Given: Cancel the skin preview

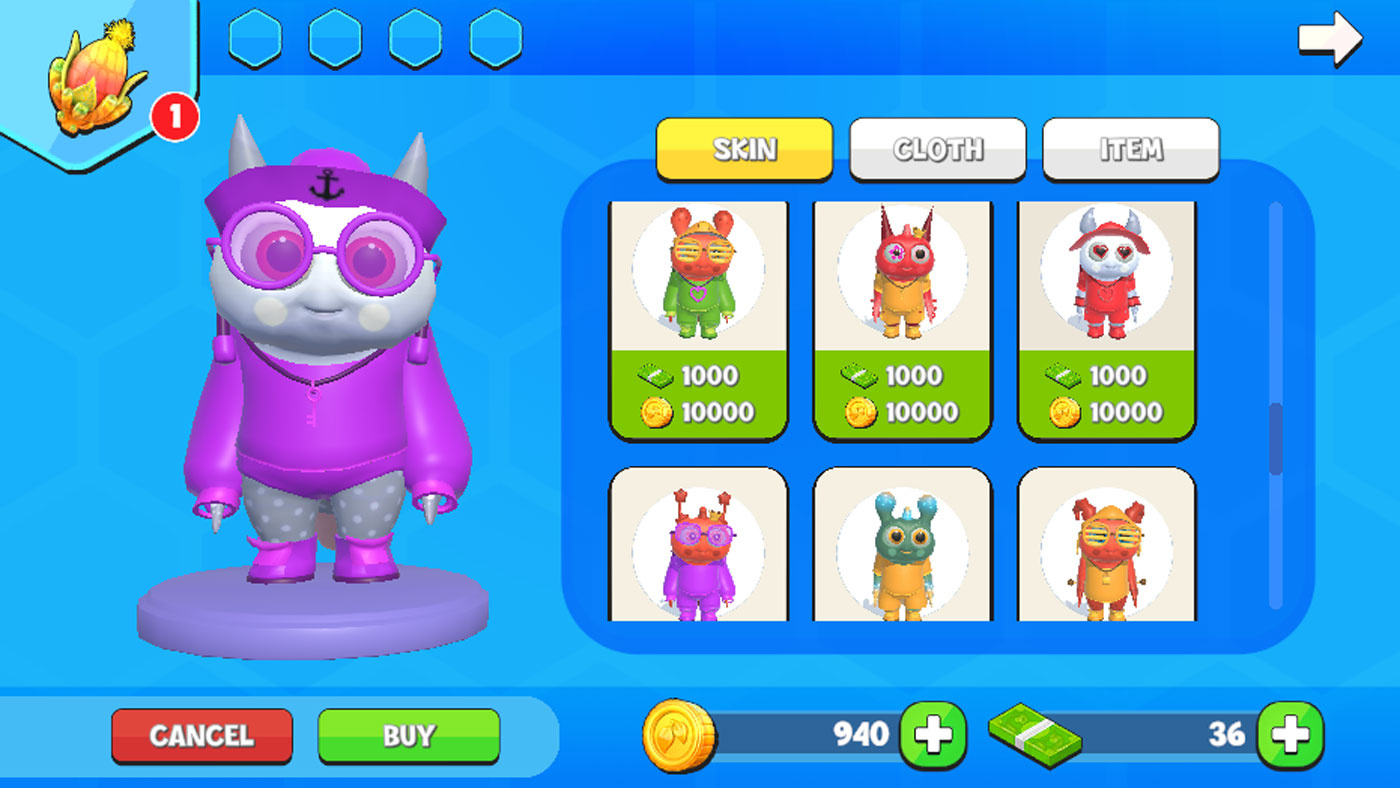Looking at the screenshot, I should coord(201,736).
